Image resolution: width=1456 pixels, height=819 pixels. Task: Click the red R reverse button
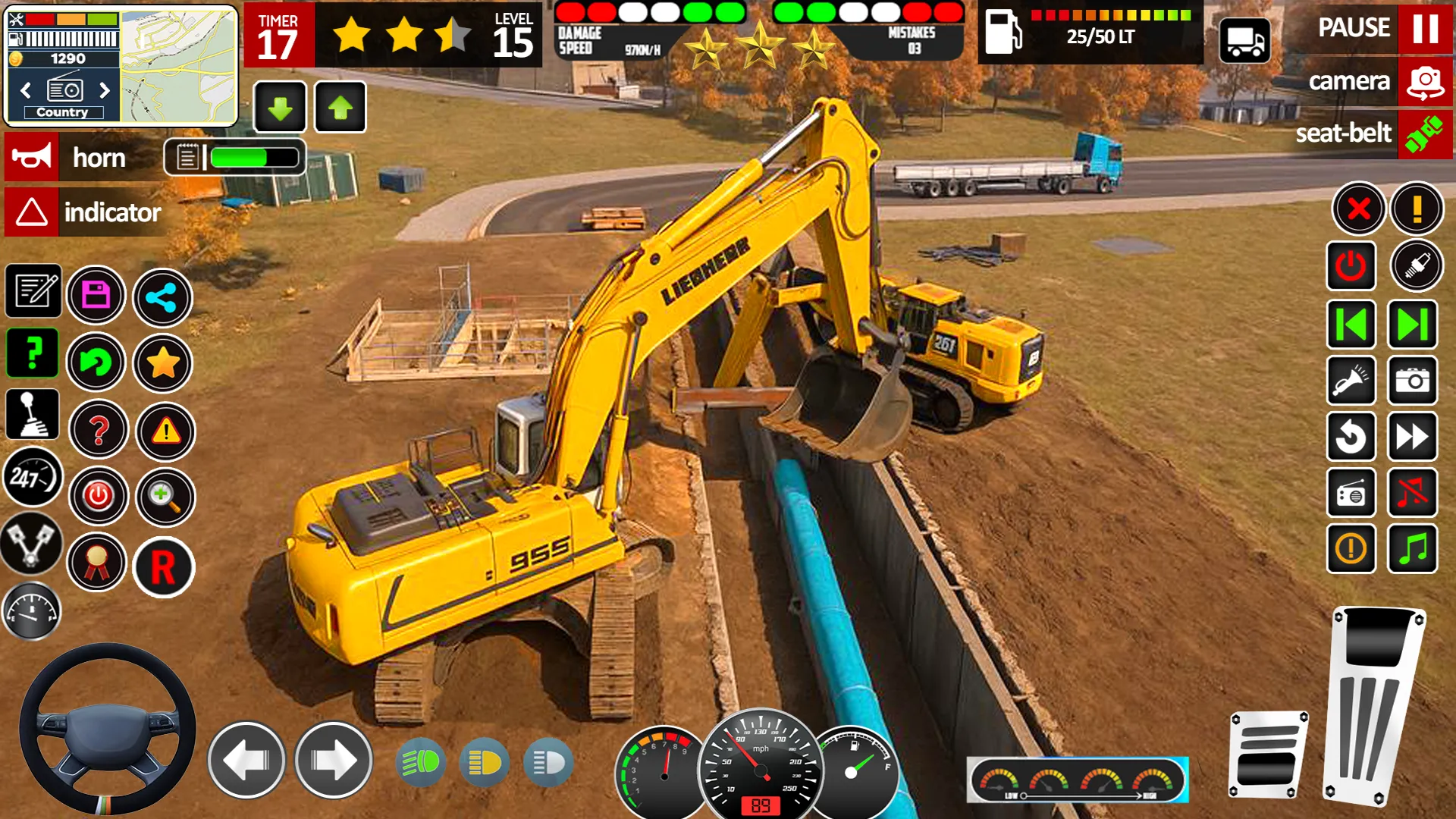pos(163,567)
